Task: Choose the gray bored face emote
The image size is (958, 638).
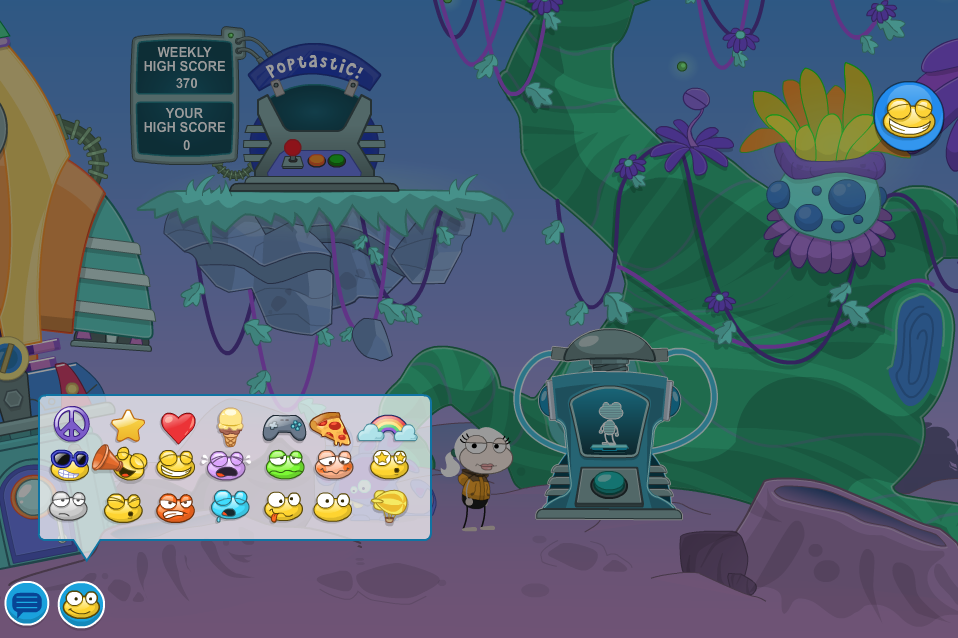Action: click(x=68, y=506)
